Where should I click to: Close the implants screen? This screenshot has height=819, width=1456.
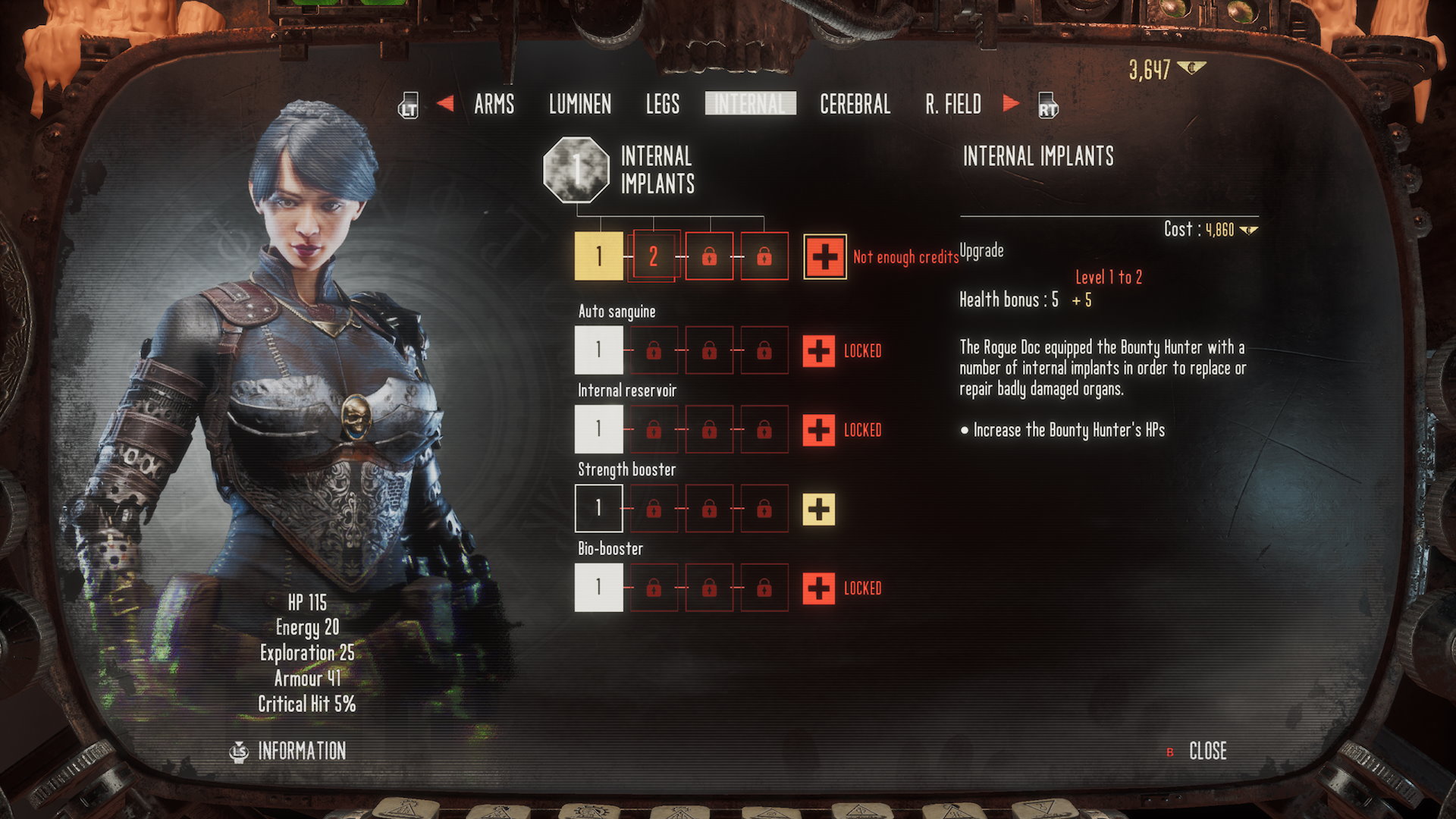tap(1207, 751)
